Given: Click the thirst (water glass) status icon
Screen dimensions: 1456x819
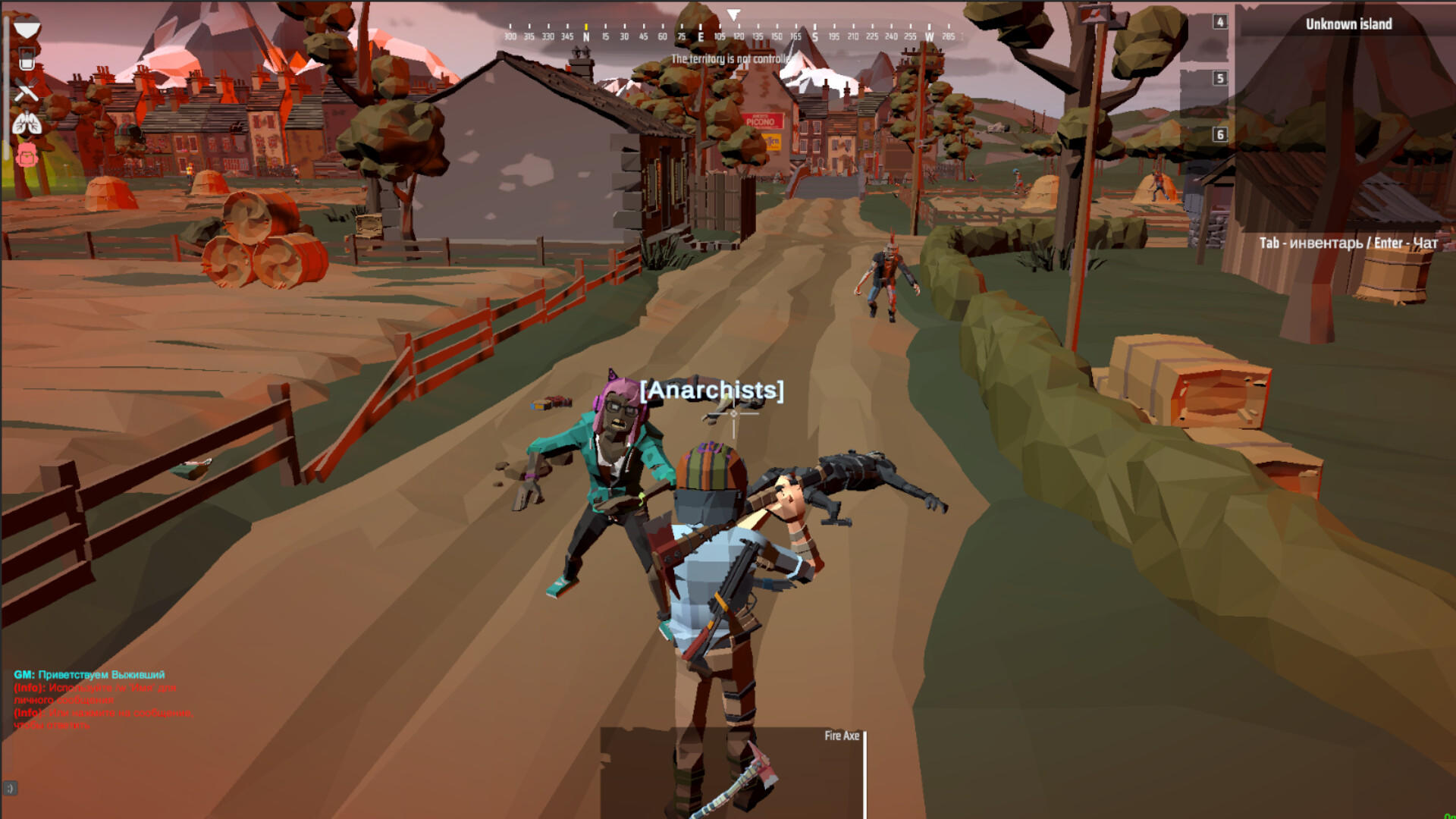Looking at the screenshot, I should coord(27,58).
